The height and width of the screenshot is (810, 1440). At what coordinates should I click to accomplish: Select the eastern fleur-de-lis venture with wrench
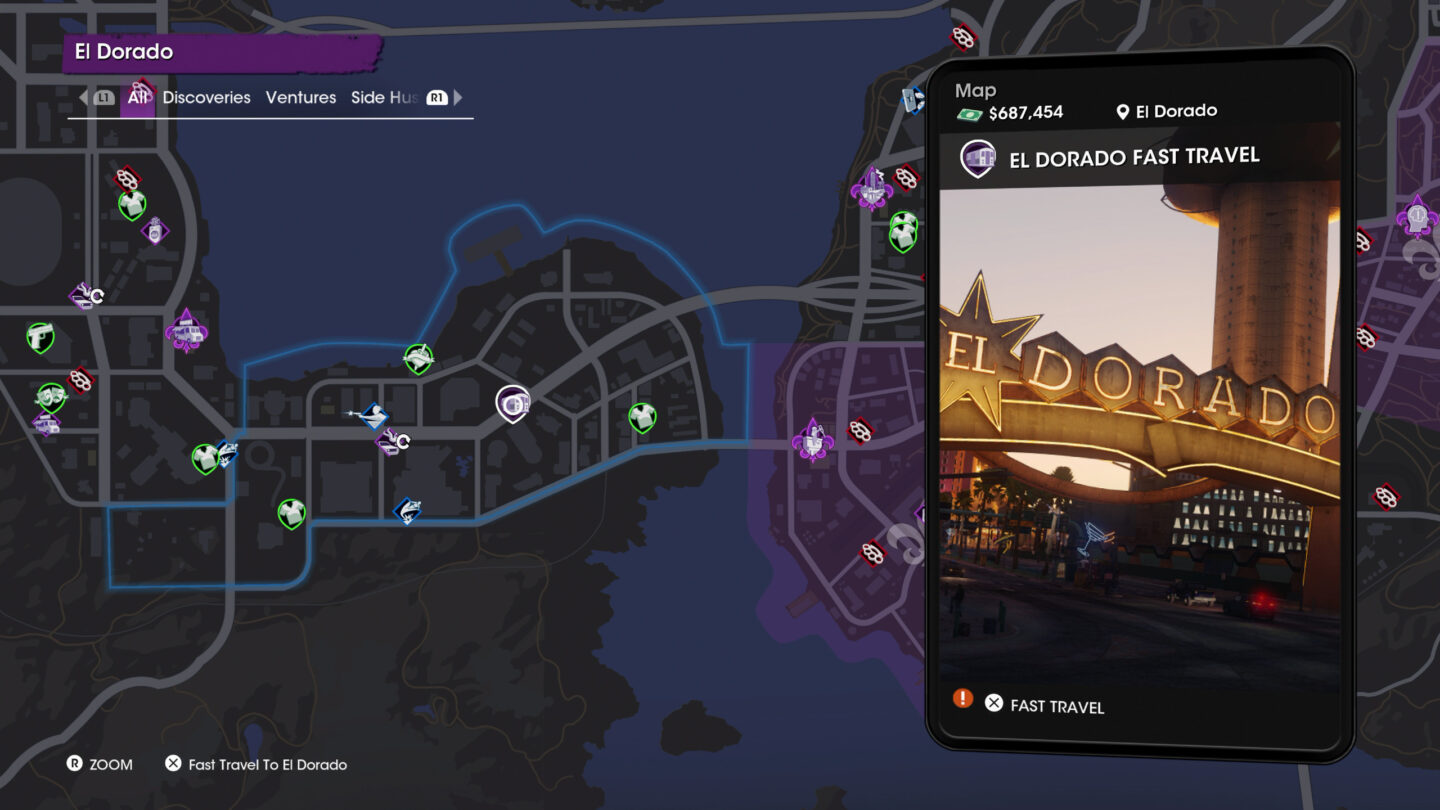click(812, 440)
